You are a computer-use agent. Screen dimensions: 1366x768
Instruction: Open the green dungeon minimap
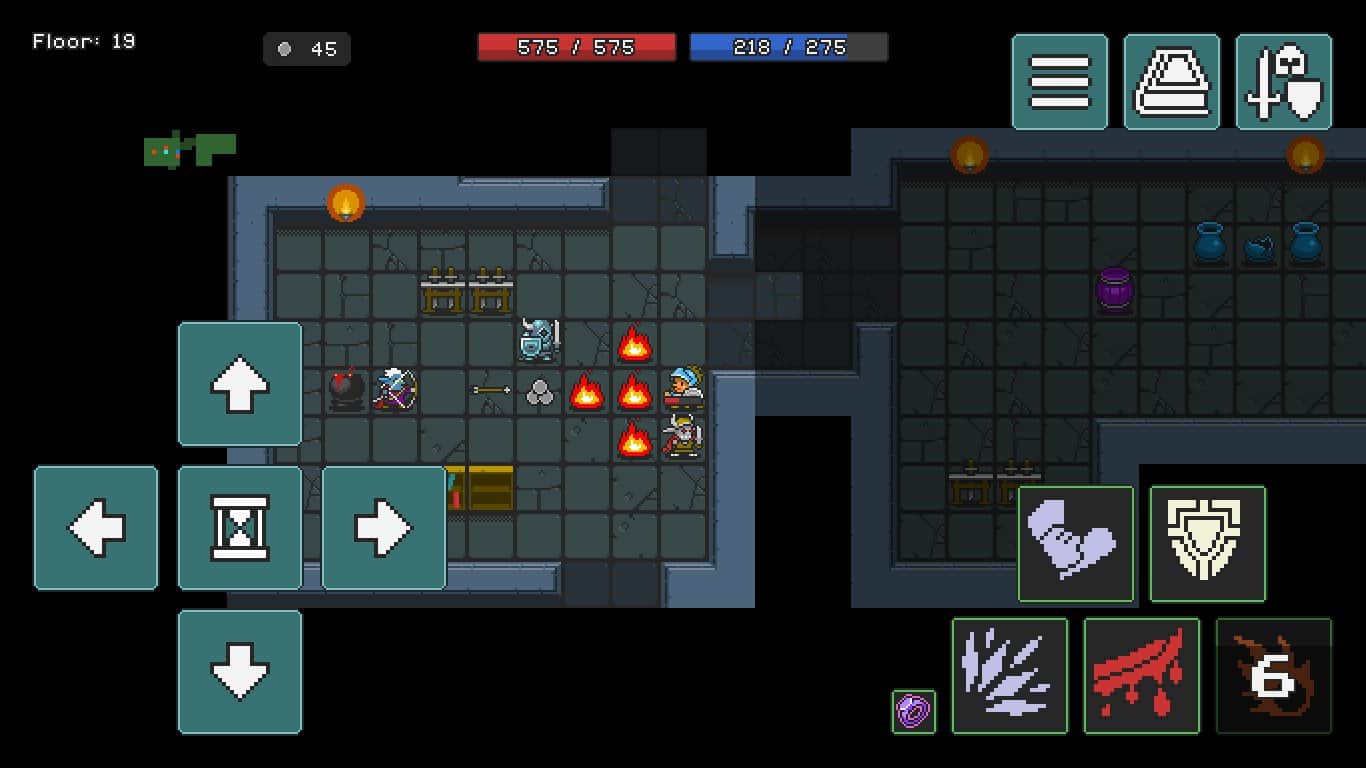pyautogui.click(x=190, y=149)
